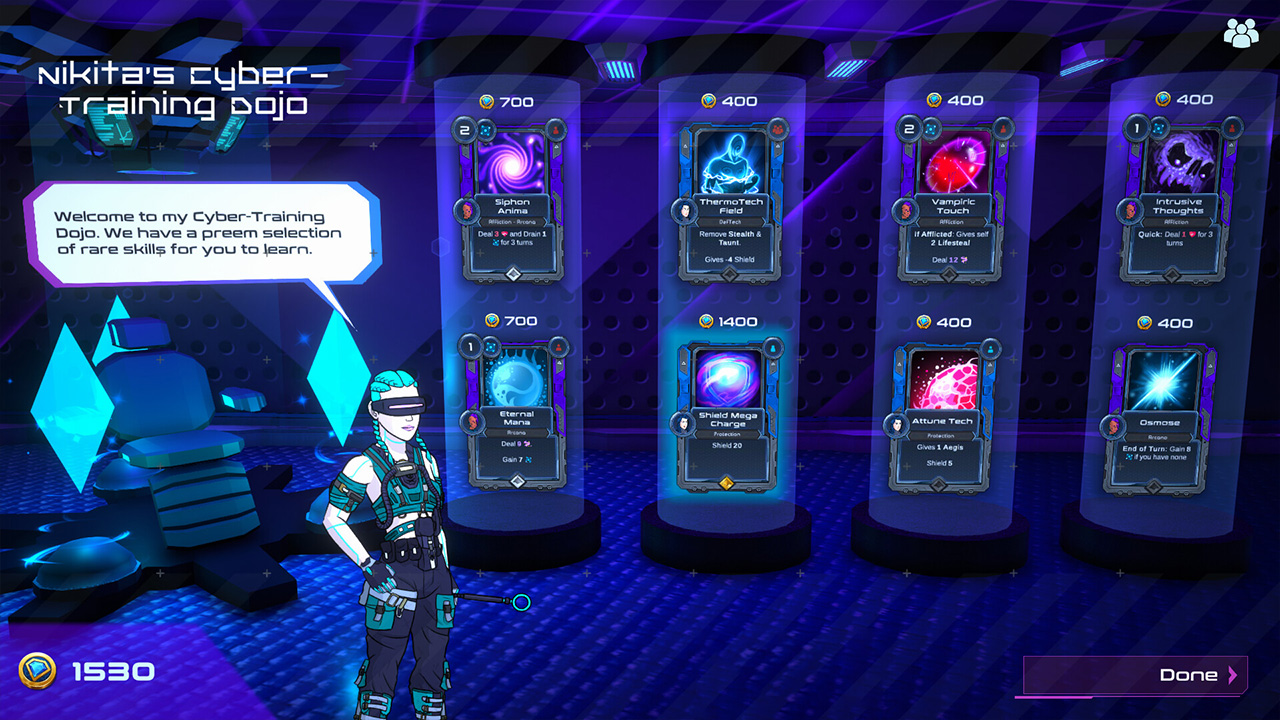Click the coin icon above the Siphon Anima card
The height and width of the screenshot is (720, 1280).
(x=487, y=101)
